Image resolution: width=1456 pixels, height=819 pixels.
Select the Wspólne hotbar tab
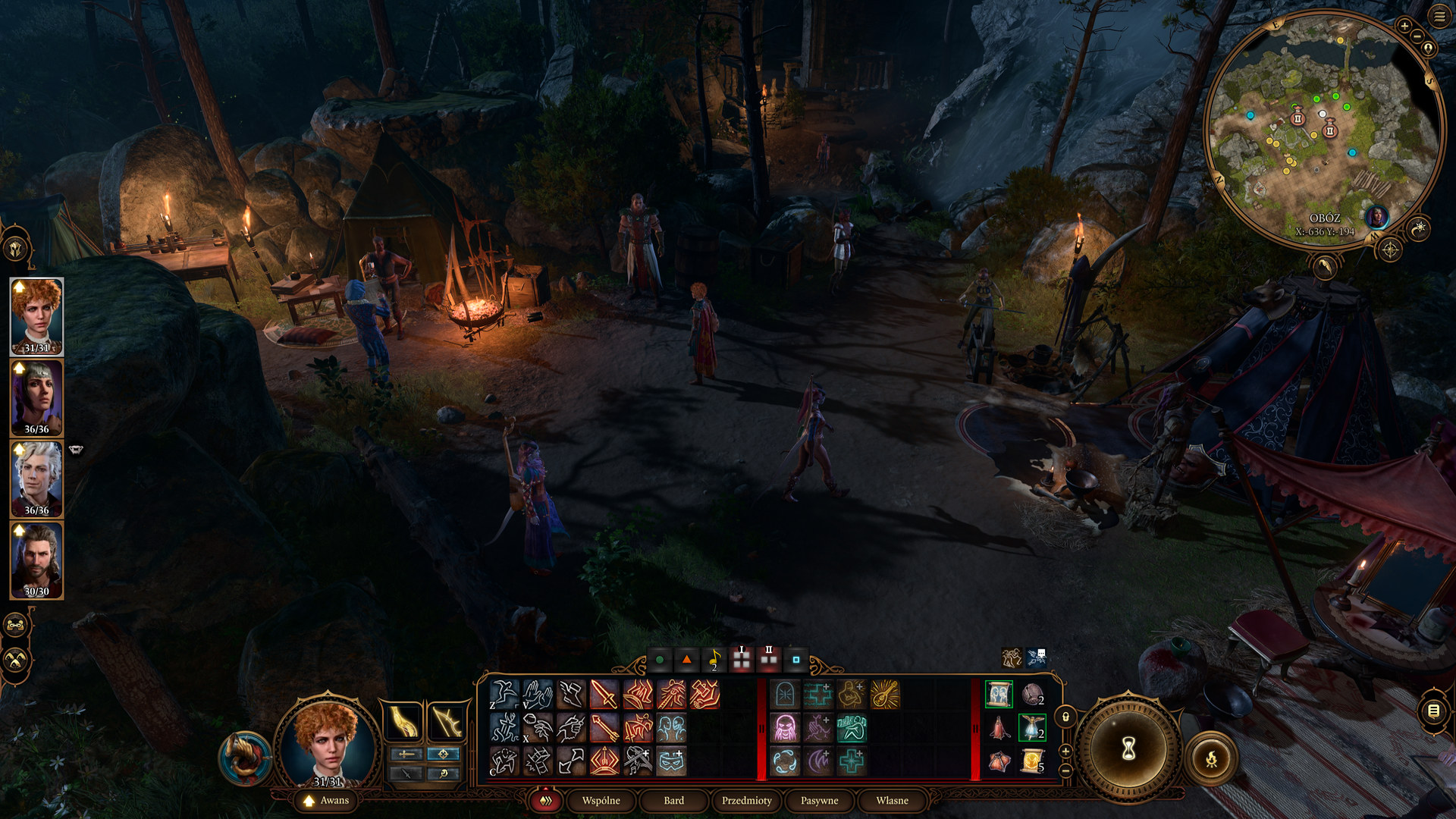click(601, 800)
